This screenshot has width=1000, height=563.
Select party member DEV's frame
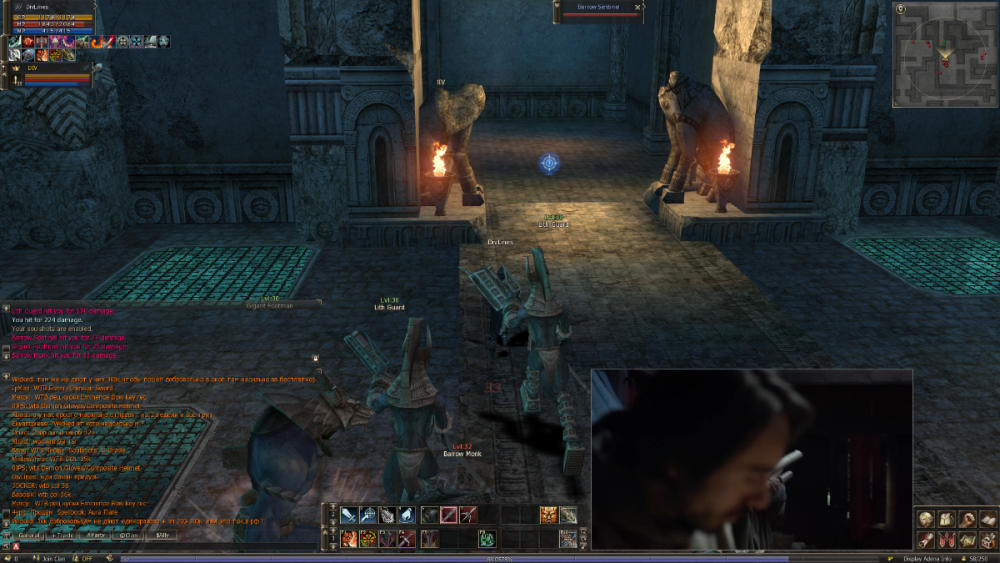50,75
